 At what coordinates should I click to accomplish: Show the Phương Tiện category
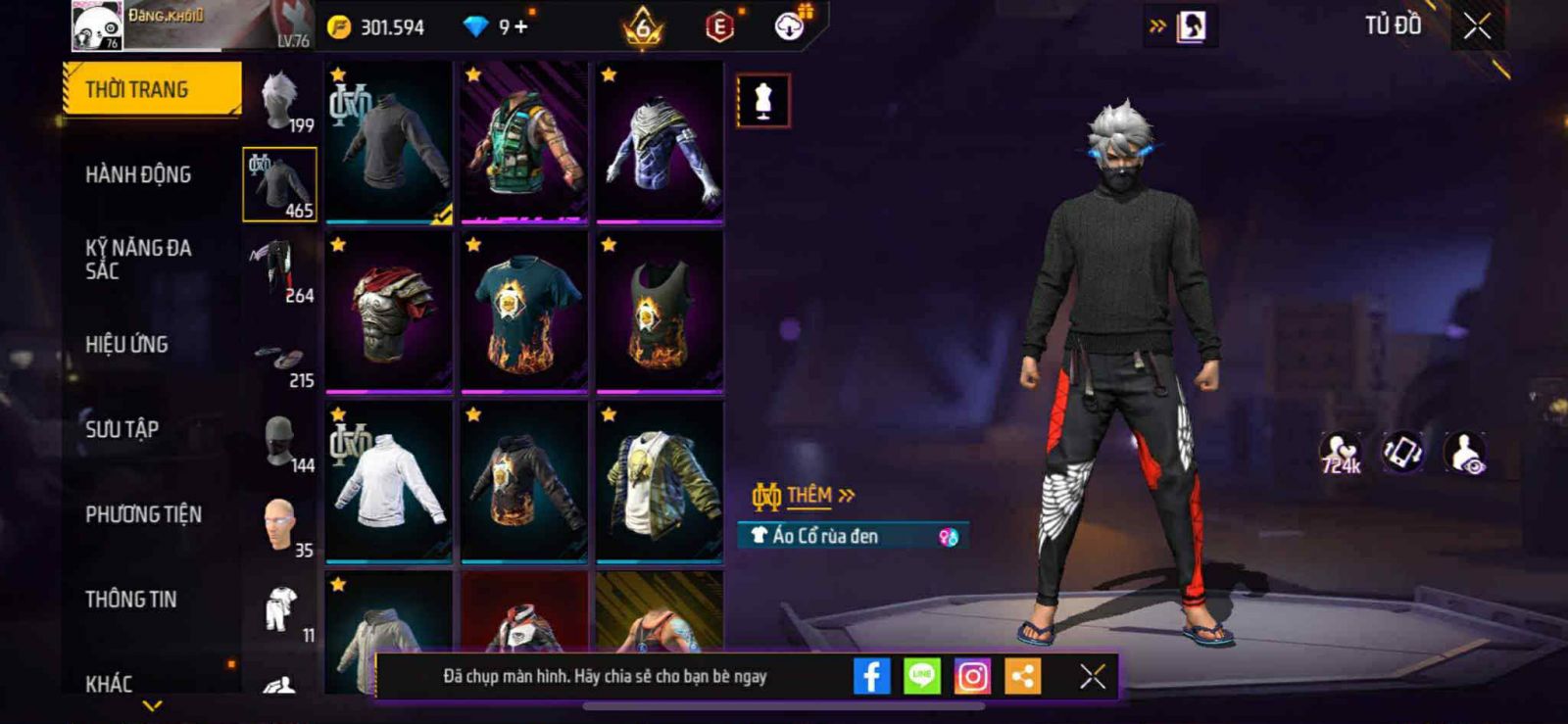(x=143, y=514)
